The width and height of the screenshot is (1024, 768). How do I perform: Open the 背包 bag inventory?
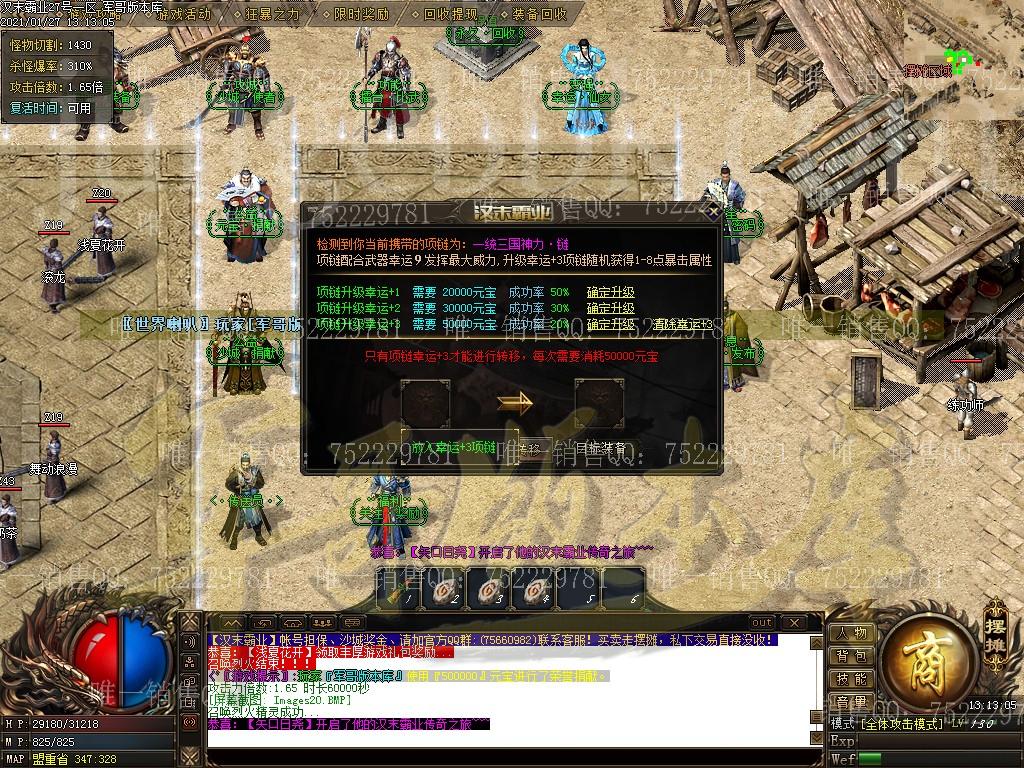(x=851, y=656)
